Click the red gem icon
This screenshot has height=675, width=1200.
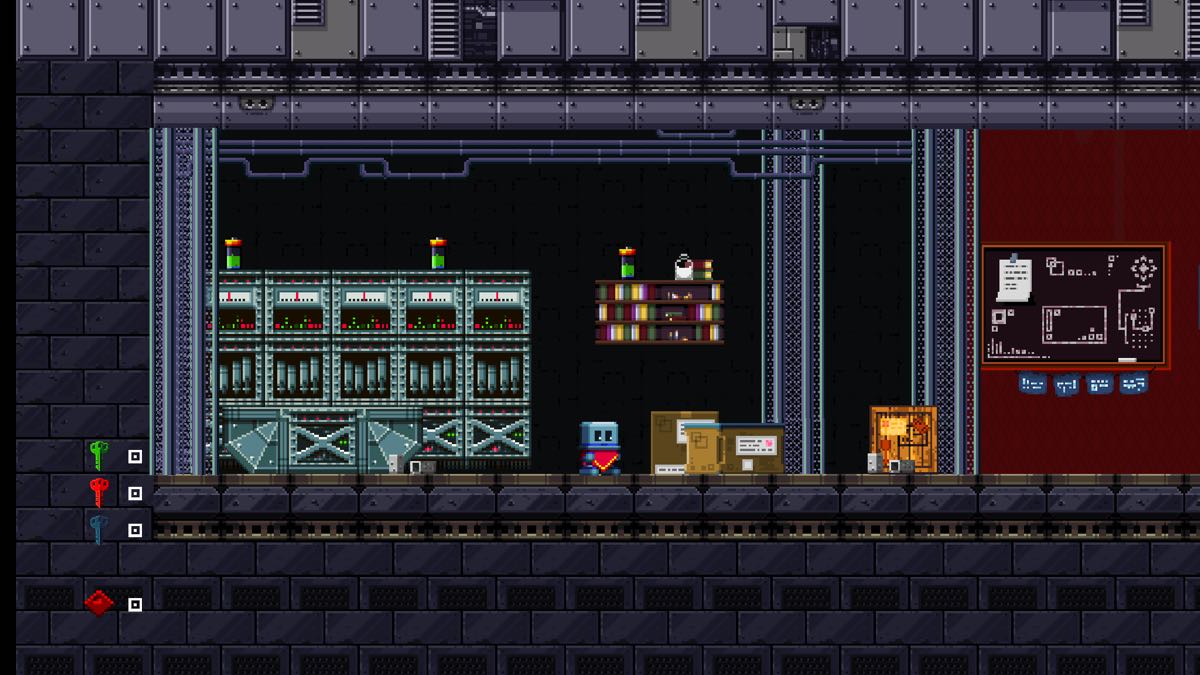(x=99, y=603)
